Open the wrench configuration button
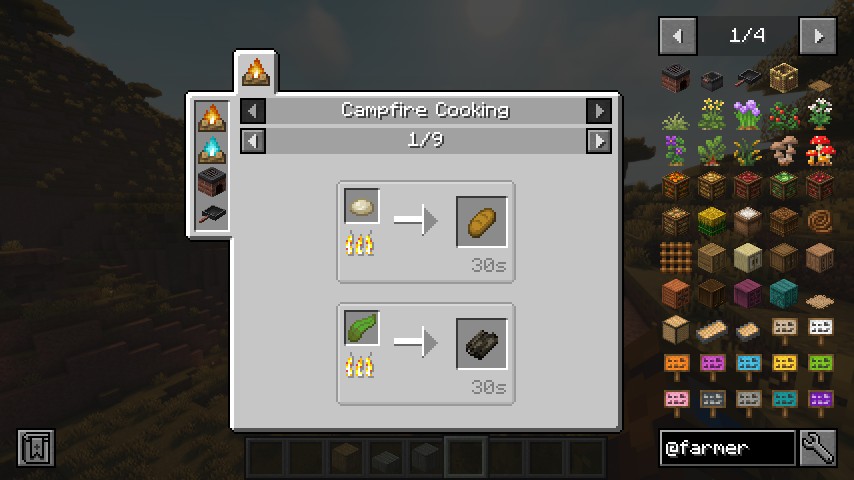 pyautogui.click(x=818, y=448)
